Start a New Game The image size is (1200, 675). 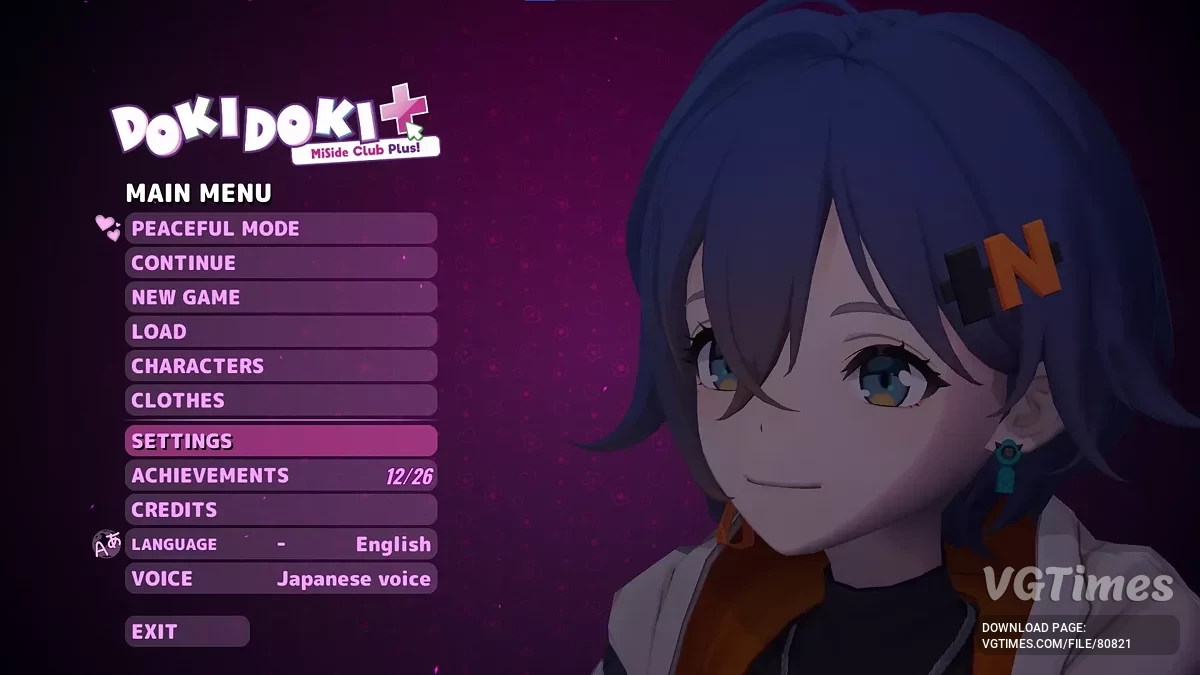(x=281, y=297)
